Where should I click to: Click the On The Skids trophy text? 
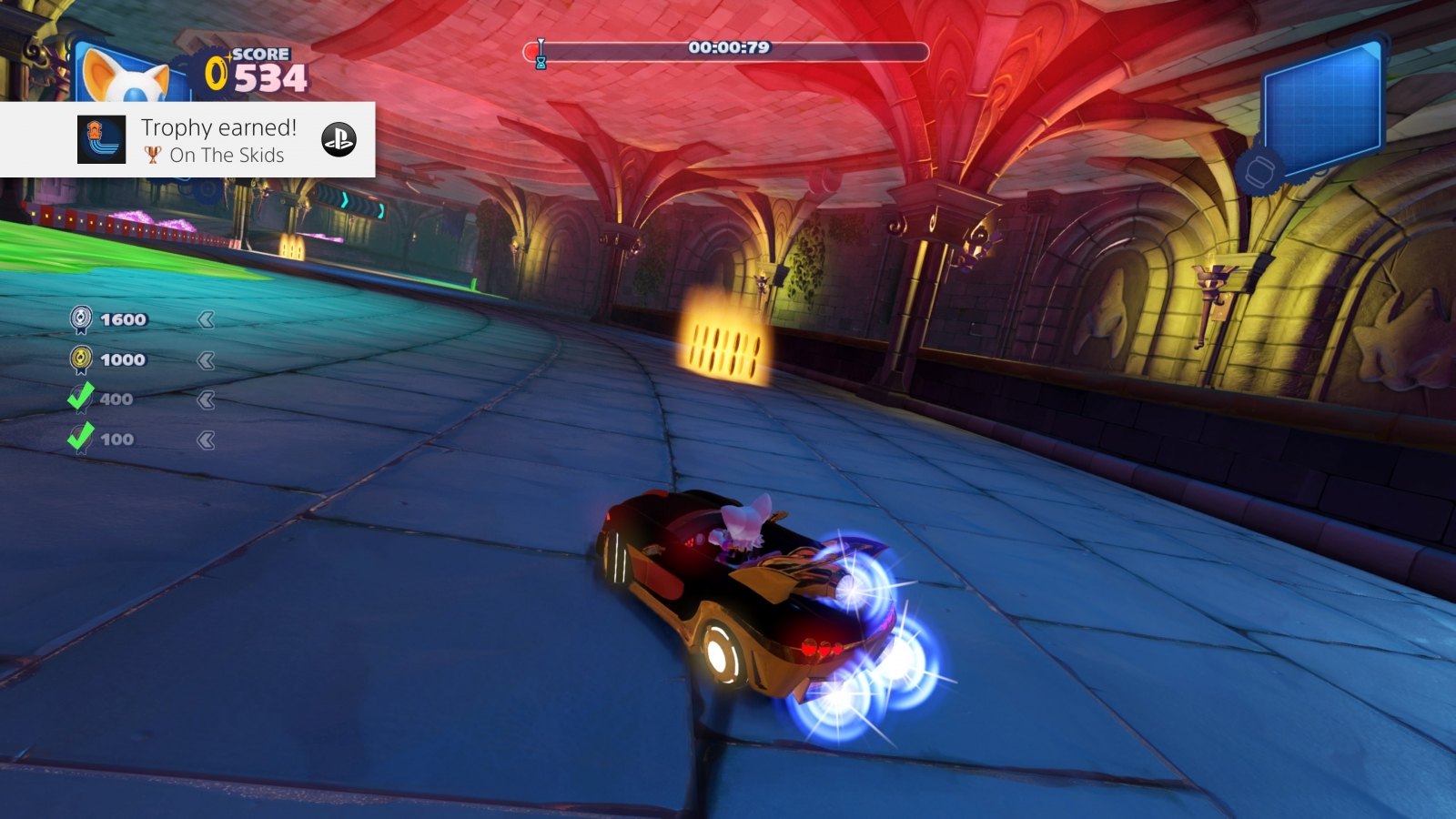[x=226, y=155]
